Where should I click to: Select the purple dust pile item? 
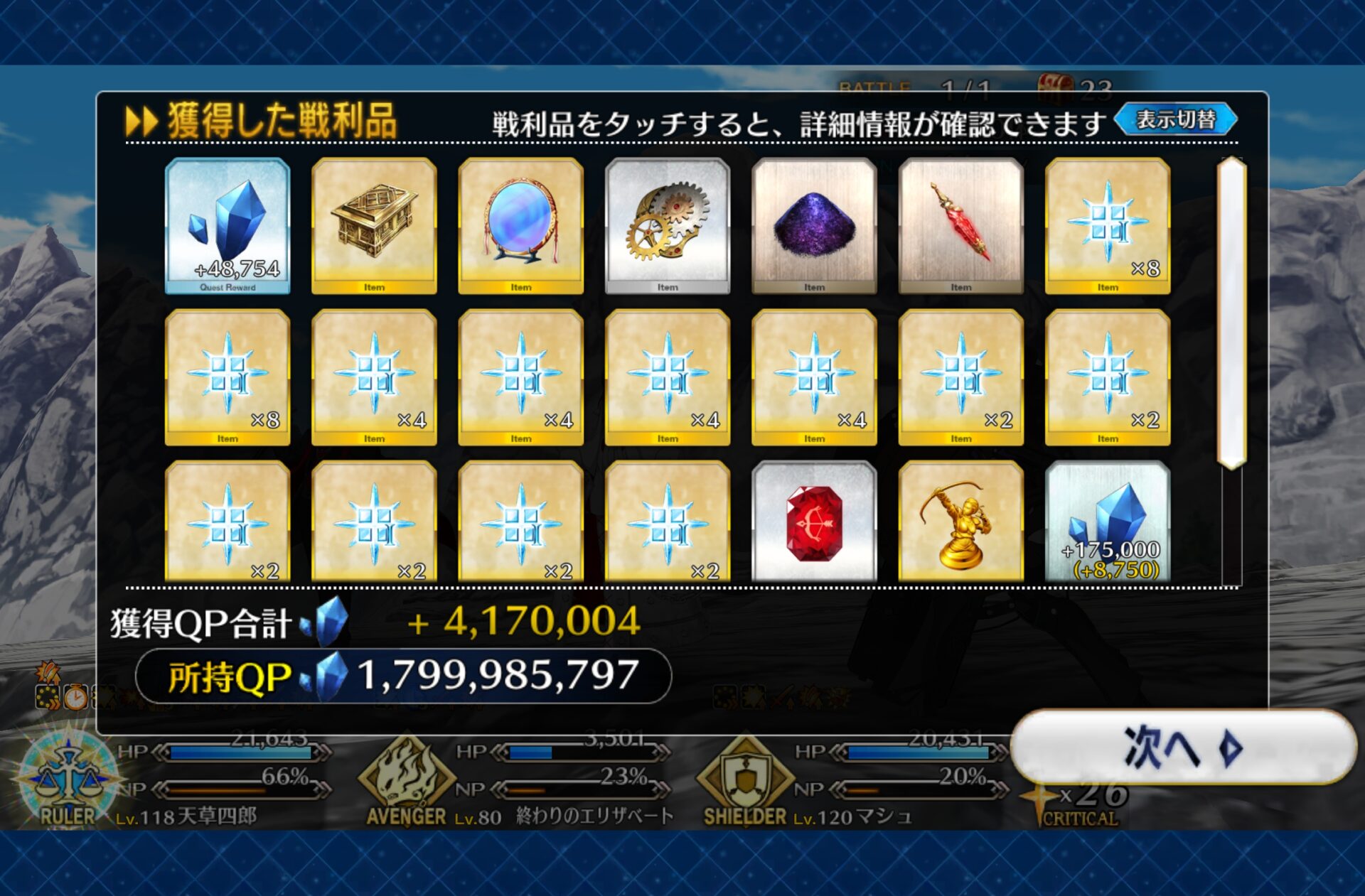click(x=814, y=225)
